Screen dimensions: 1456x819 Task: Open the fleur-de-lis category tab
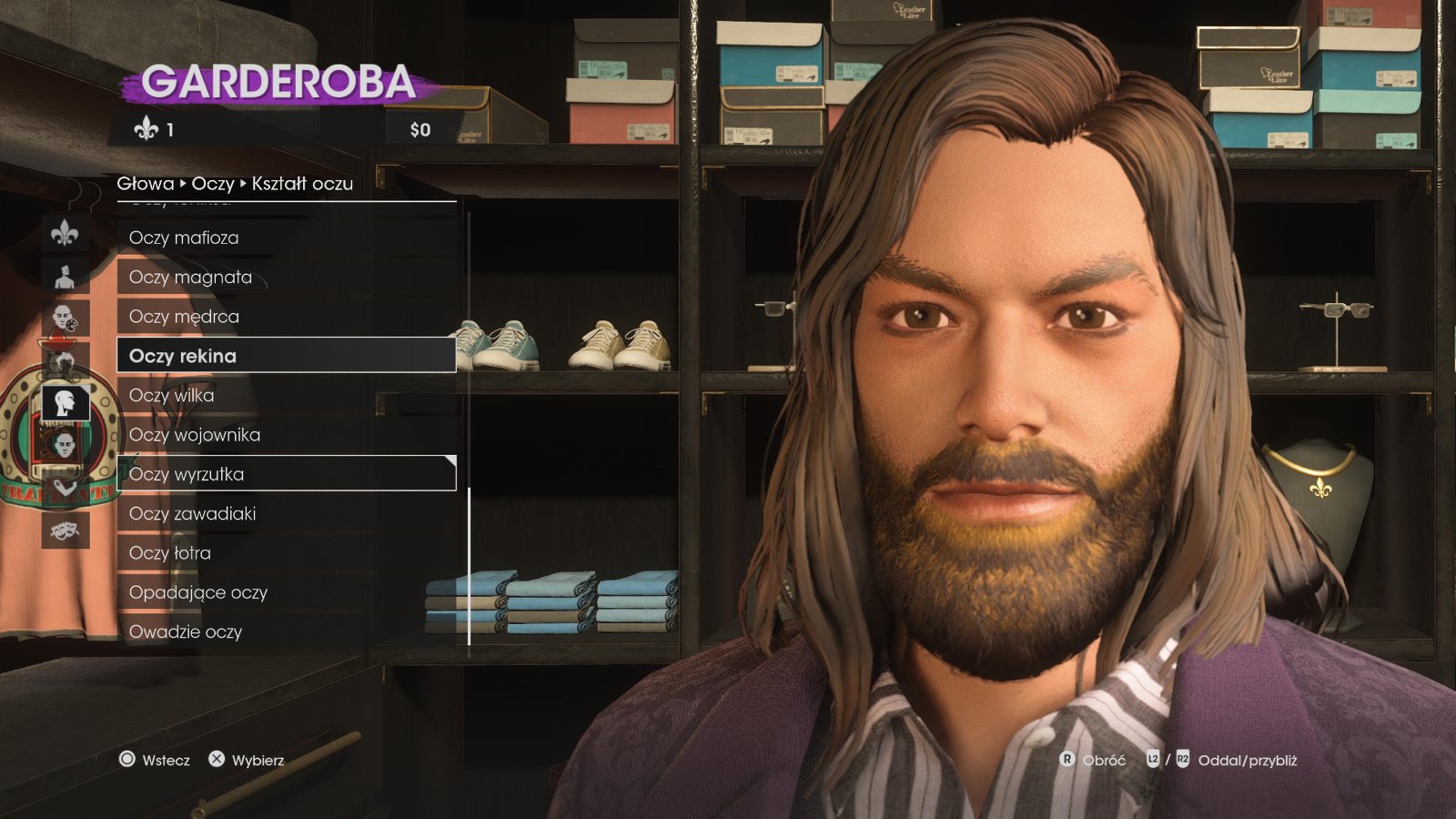point(65,234)
